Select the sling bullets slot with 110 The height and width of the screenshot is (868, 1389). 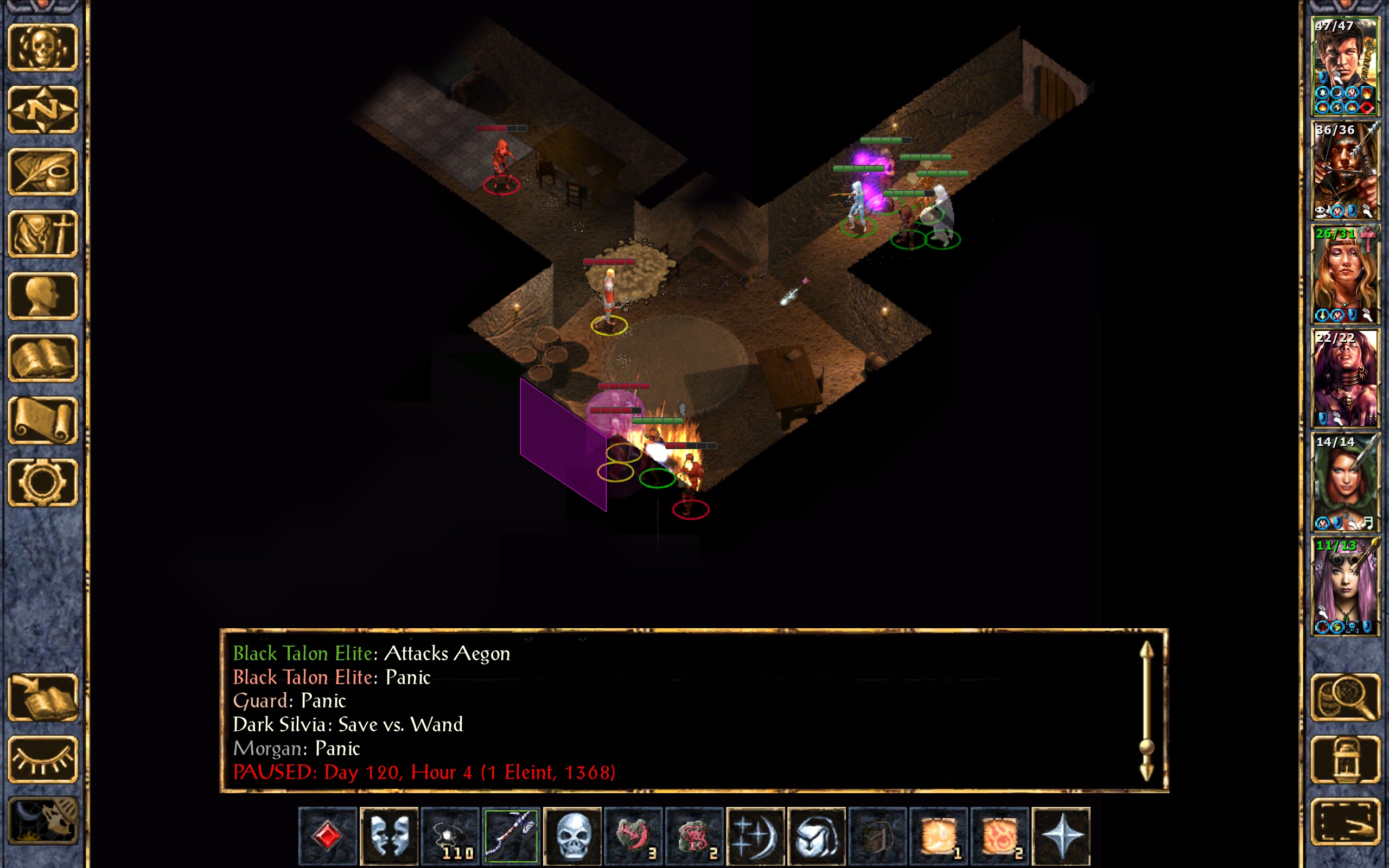(450, 836)
